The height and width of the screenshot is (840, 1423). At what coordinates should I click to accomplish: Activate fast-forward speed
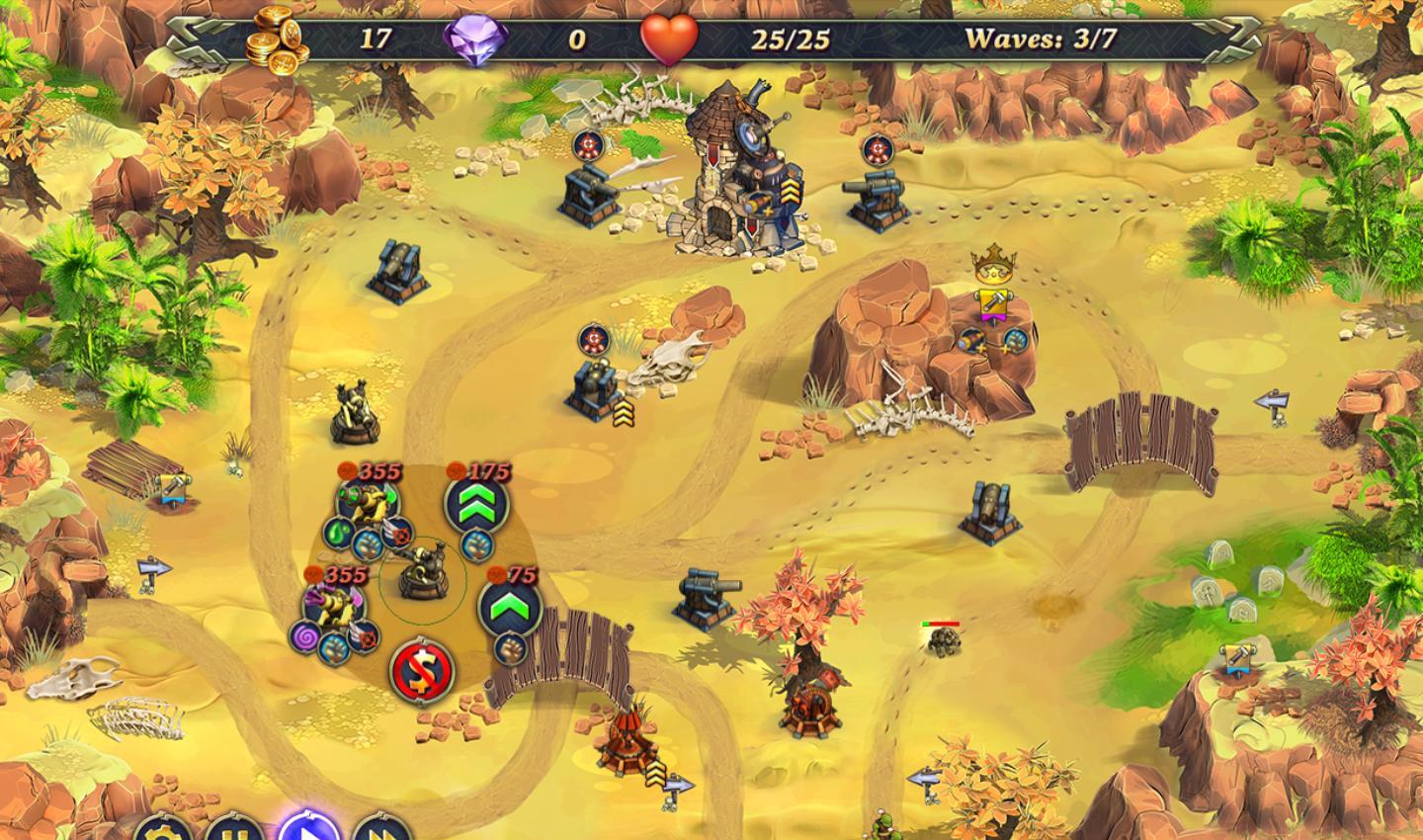[381, 830]
